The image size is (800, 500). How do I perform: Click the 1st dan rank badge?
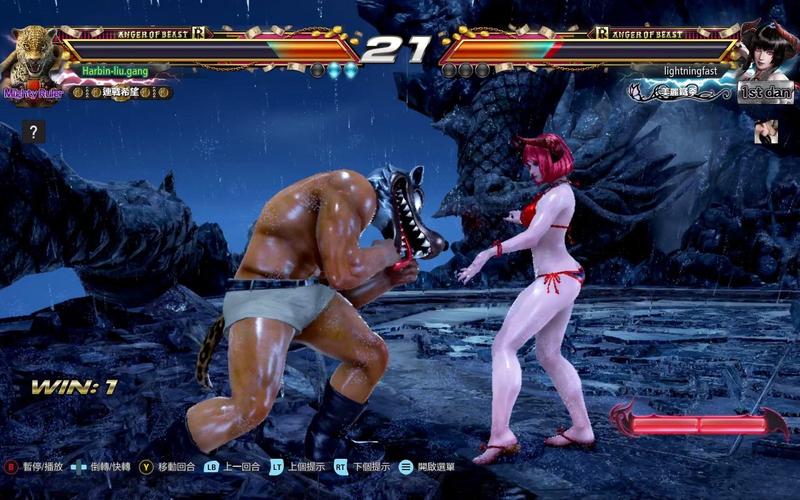(x=765, y=93)
